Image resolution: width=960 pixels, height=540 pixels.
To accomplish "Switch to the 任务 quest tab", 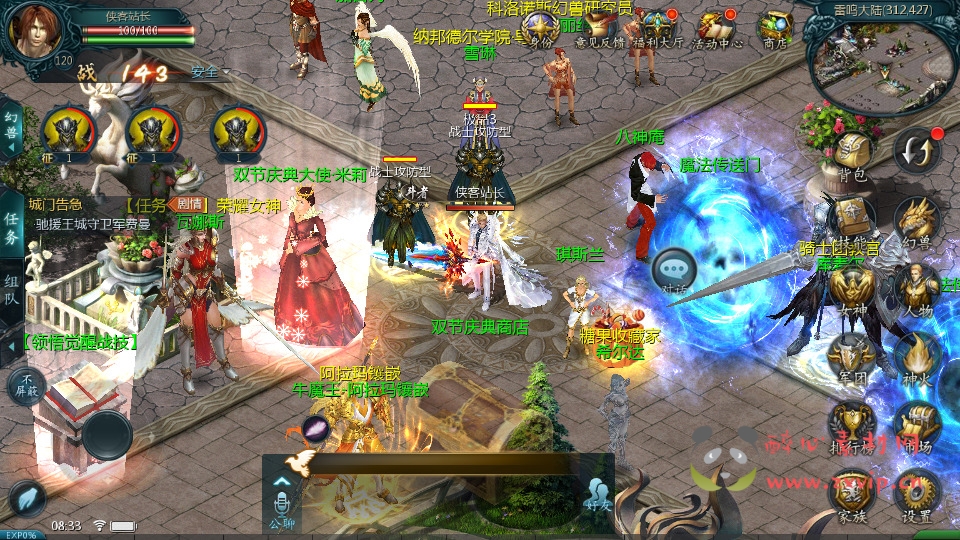I will (11, 228).
